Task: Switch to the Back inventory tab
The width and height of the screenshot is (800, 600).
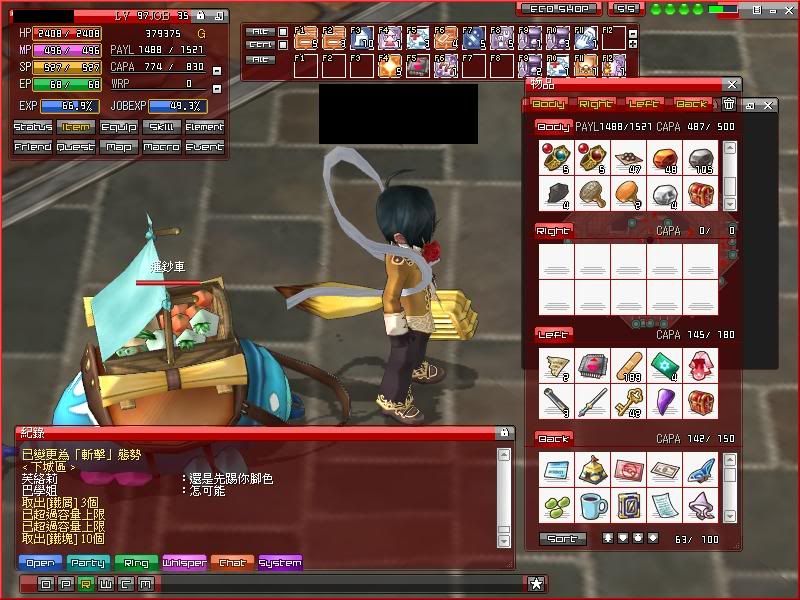Action: (691, 103)
